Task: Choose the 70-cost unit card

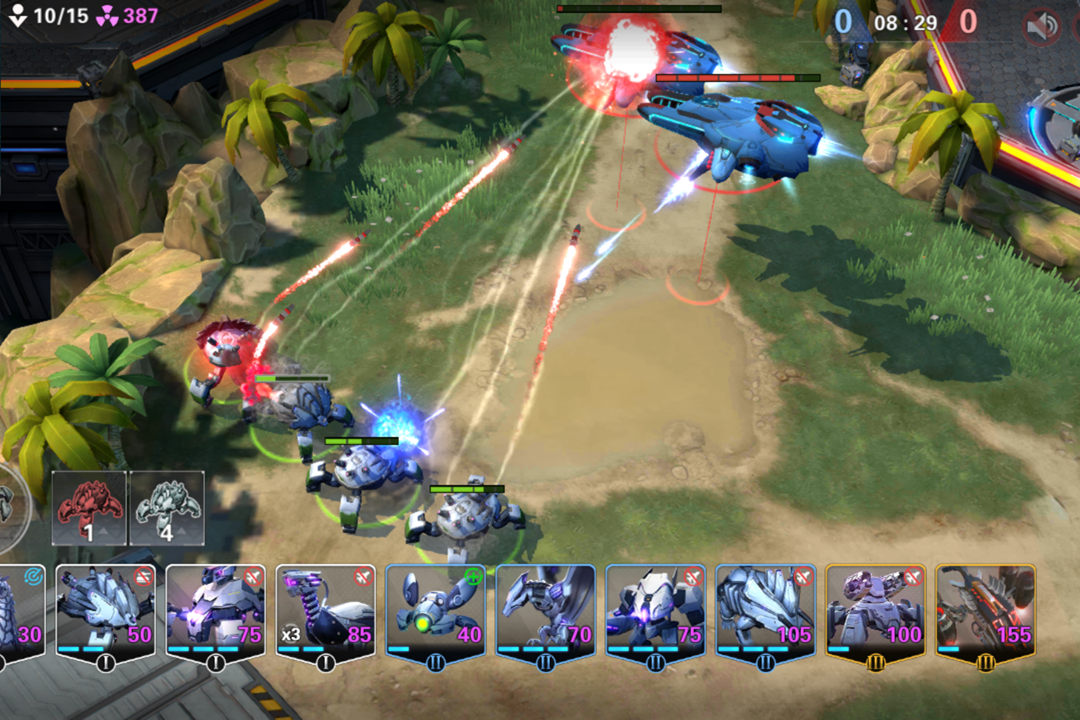Action: pyautogui.click(x=545, y=610)
